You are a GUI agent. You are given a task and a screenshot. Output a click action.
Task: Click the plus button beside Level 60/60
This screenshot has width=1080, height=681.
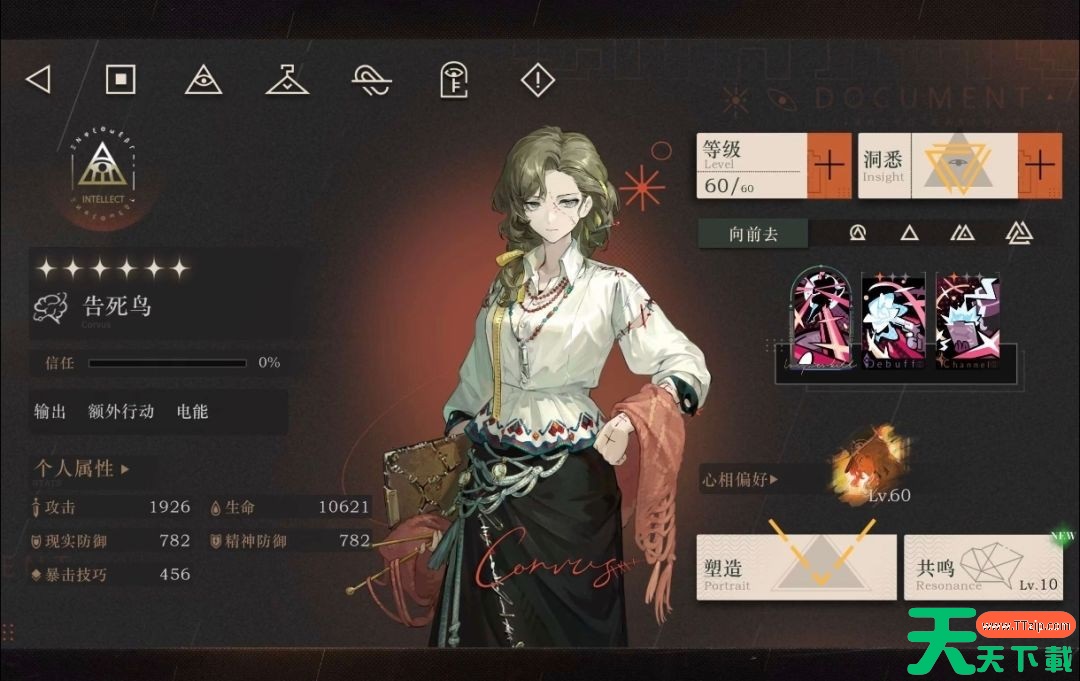(829, 165)
